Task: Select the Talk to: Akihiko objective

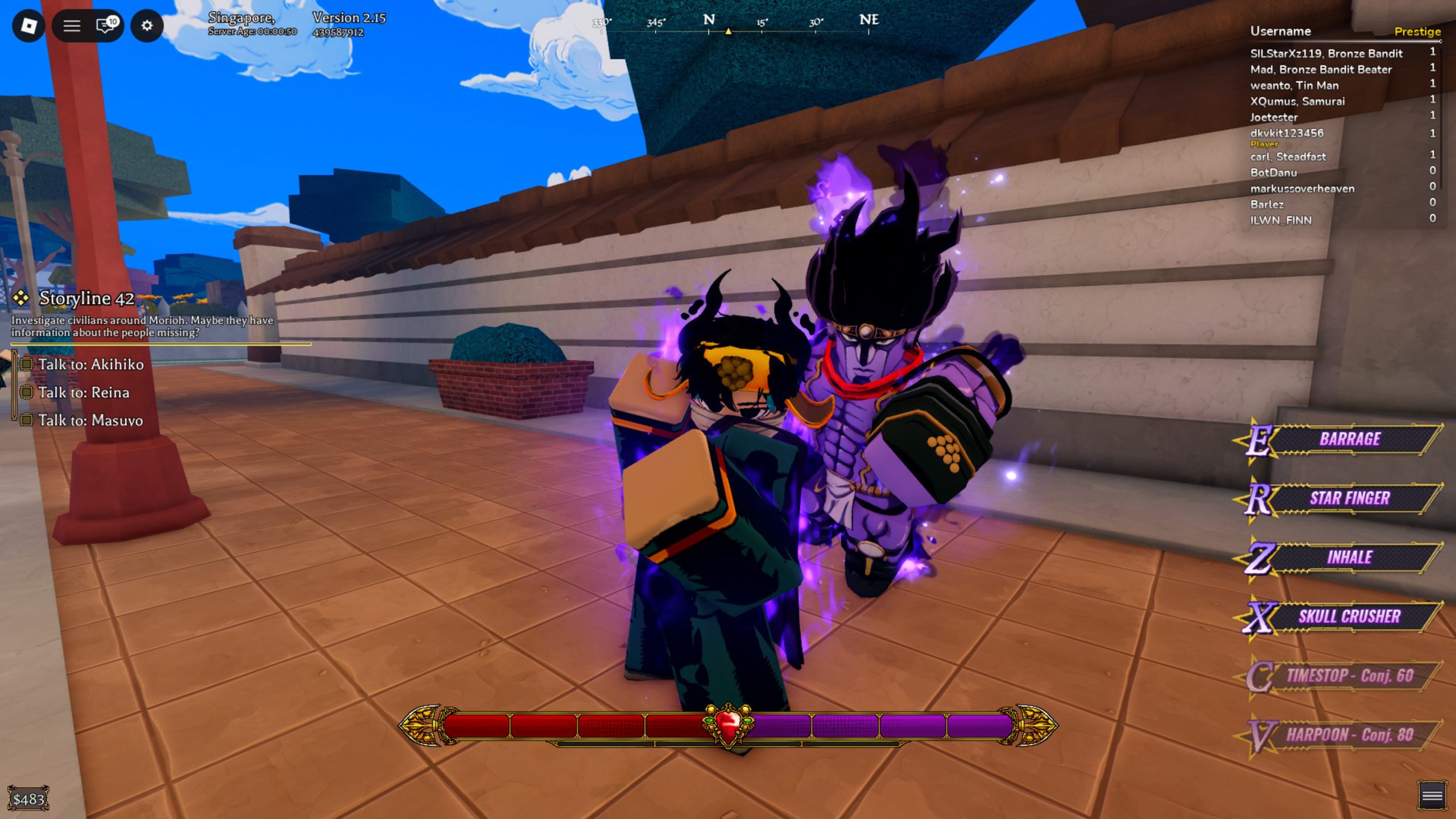Action: (x=90, y=365)
